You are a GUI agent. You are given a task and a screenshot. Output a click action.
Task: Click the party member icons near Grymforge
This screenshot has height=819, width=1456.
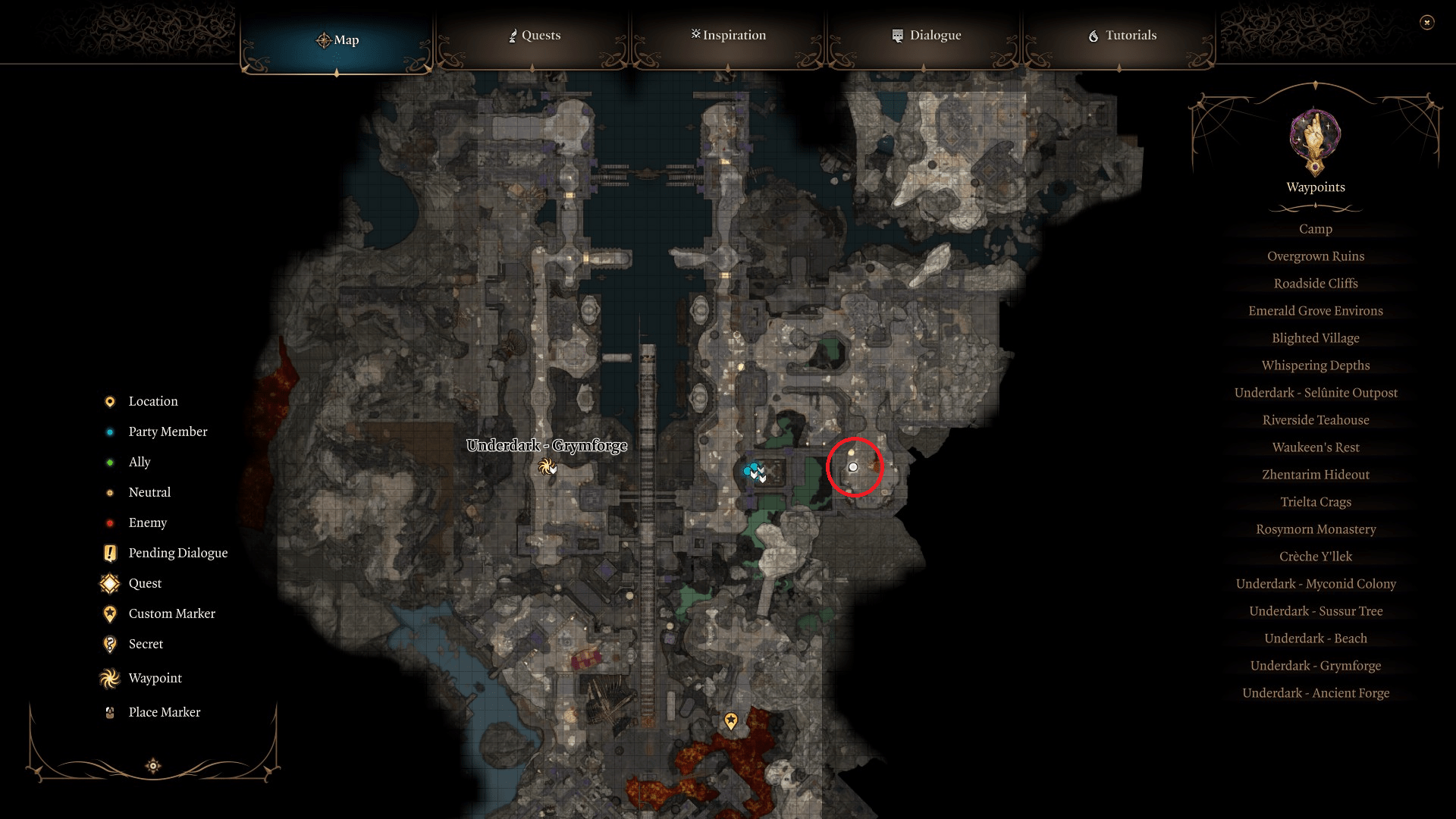pyautogui.click(x=754, y=470)
